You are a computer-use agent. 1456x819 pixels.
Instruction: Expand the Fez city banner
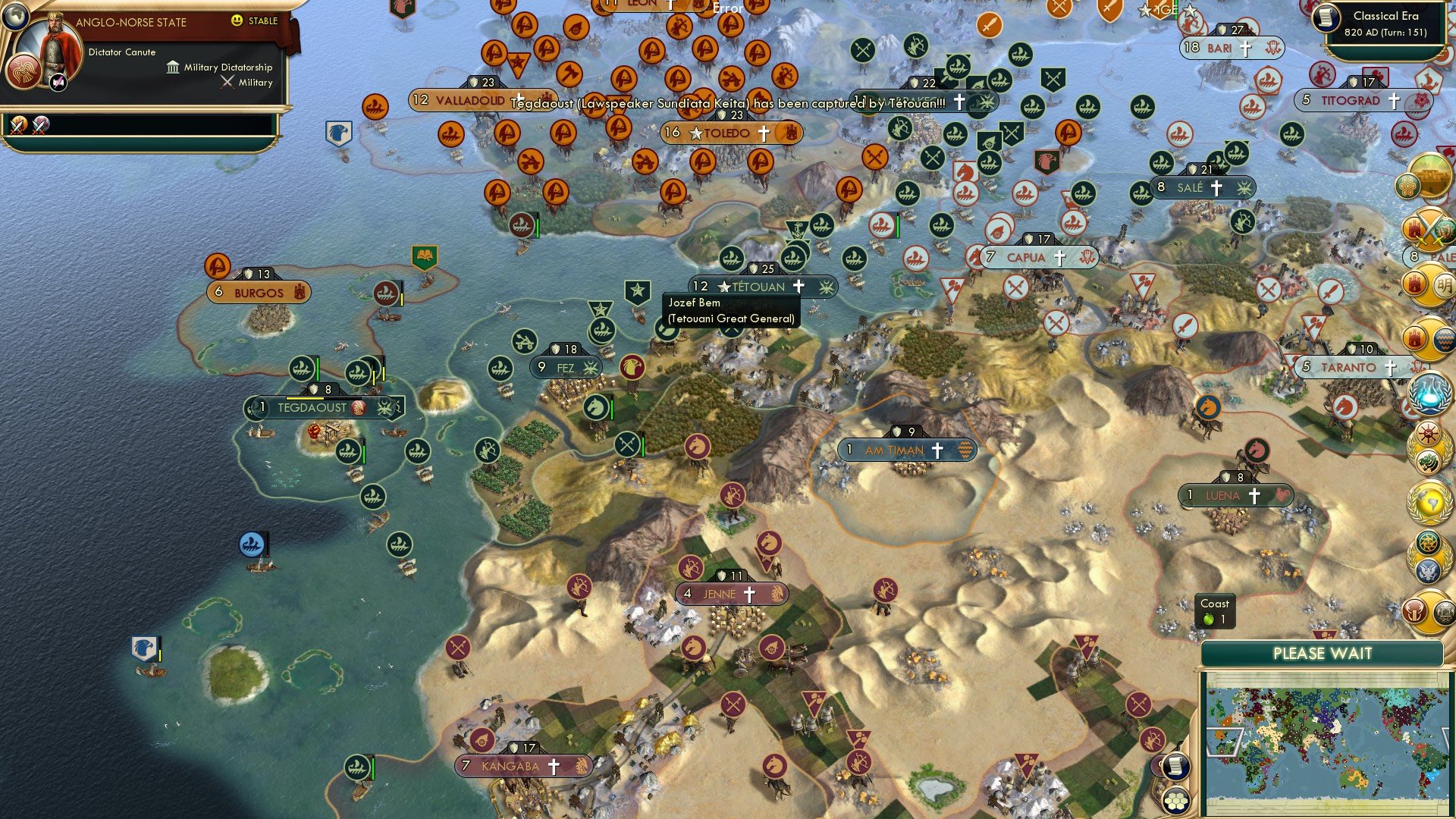click(565, 367)
